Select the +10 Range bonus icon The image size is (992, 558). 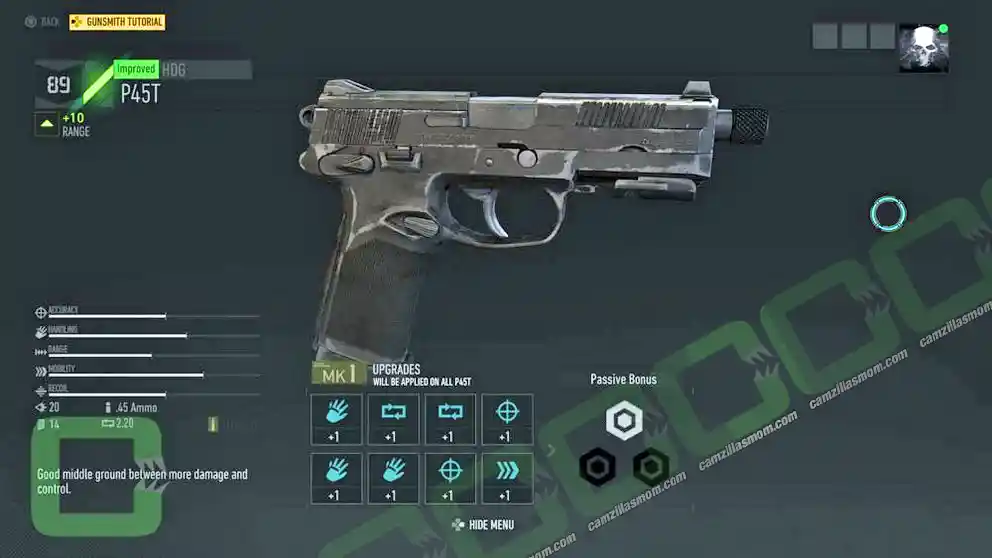coord(47,124)
